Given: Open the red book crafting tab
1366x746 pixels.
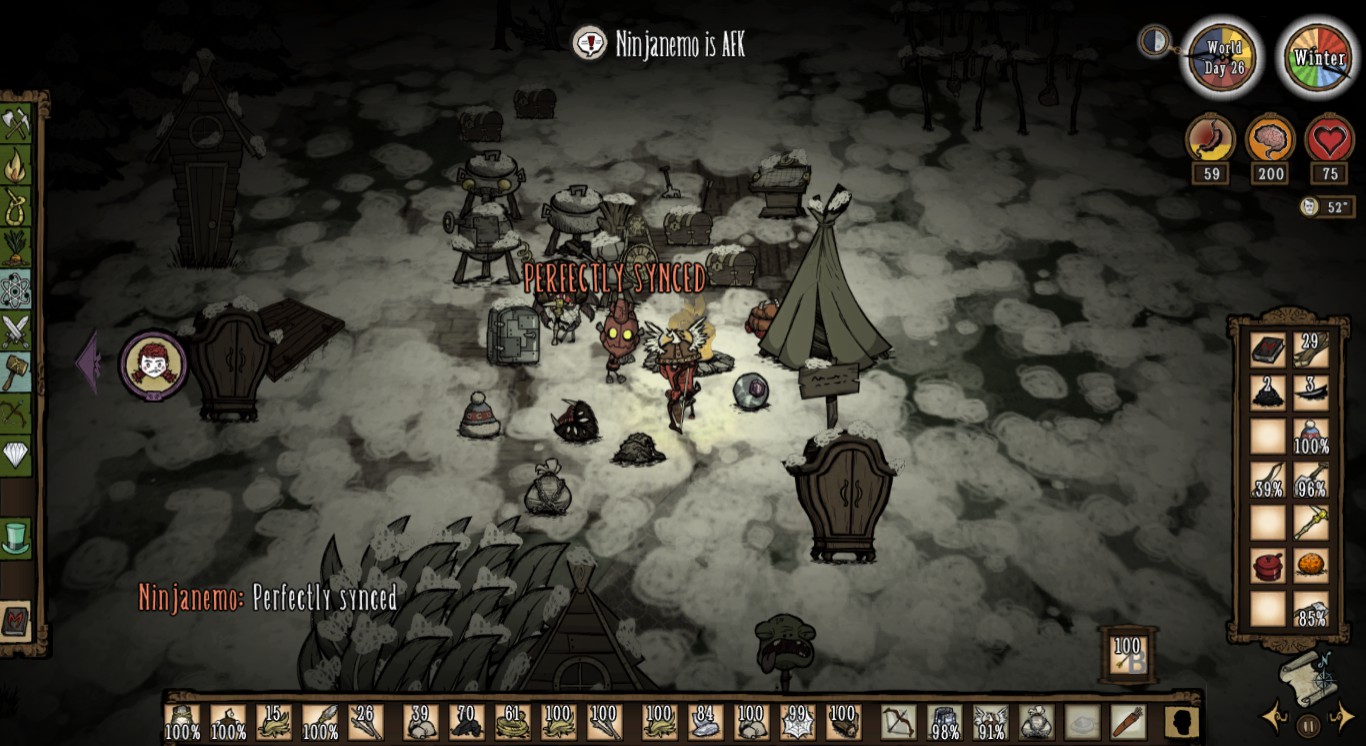Looking at the screenshot, I should (16, 620).
